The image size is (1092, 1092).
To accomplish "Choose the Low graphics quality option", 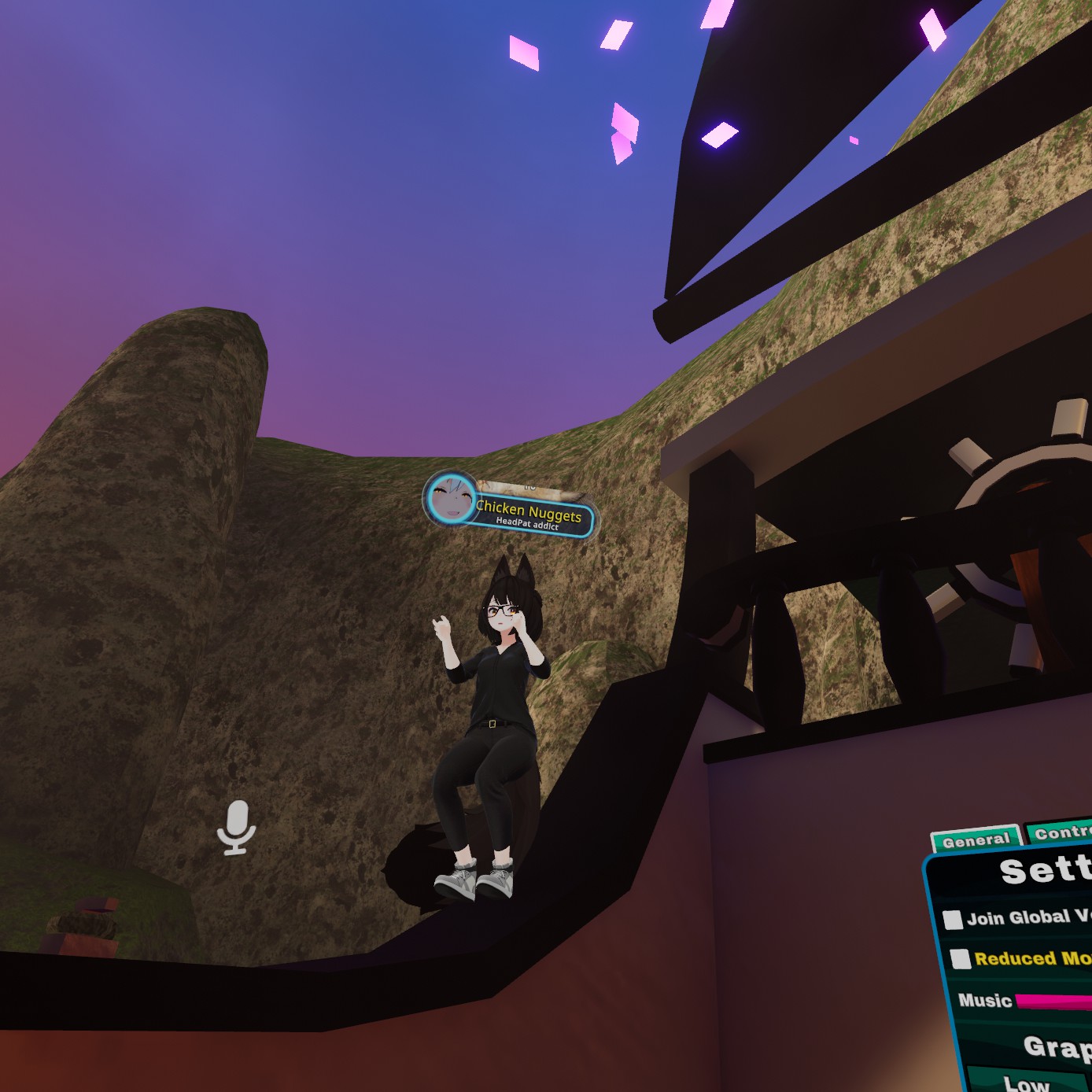I will point(1026,1082).
